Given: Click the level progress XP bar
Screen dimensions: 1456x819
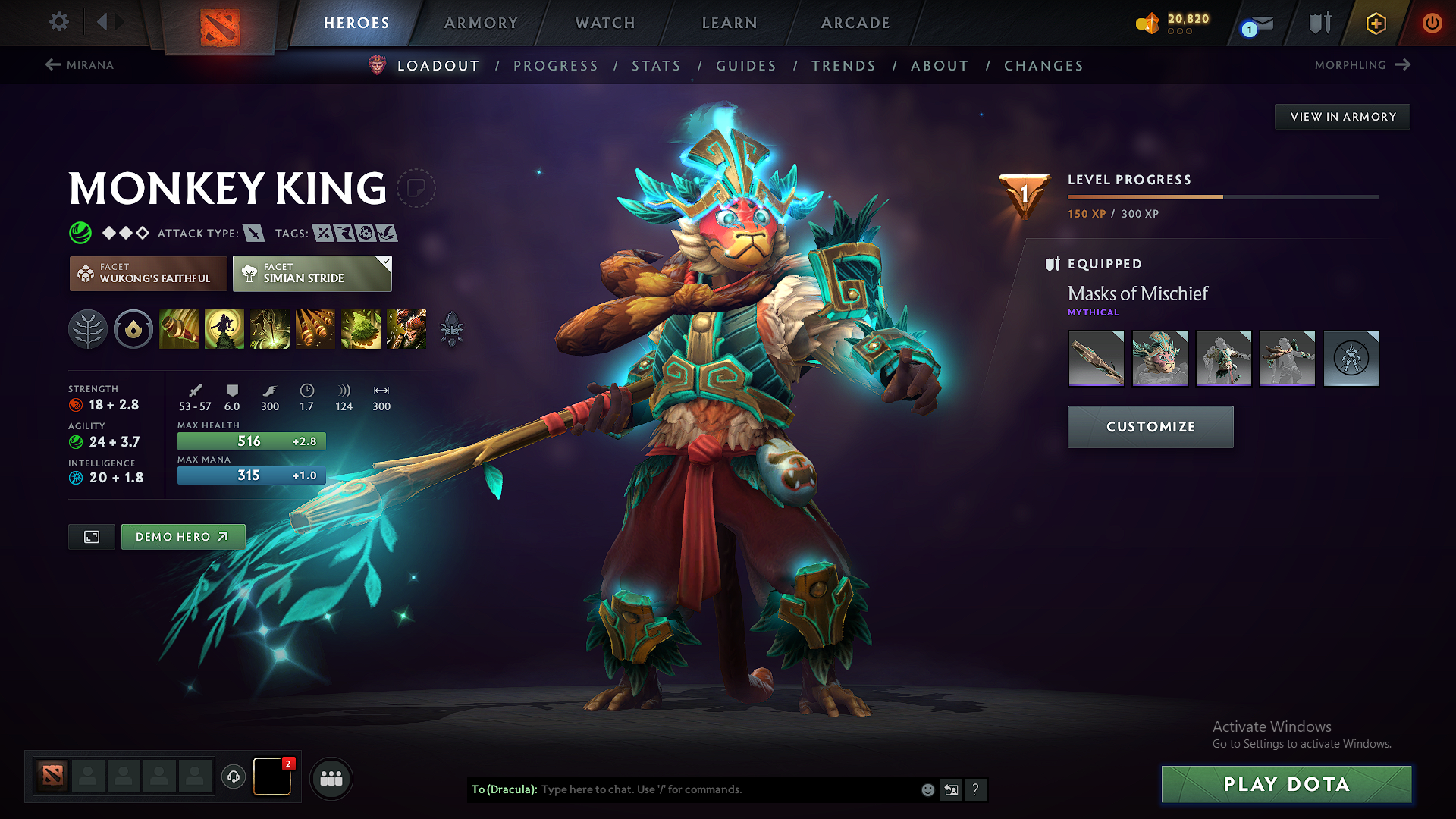Looking at the screenshot, I should coord(1222,196).
